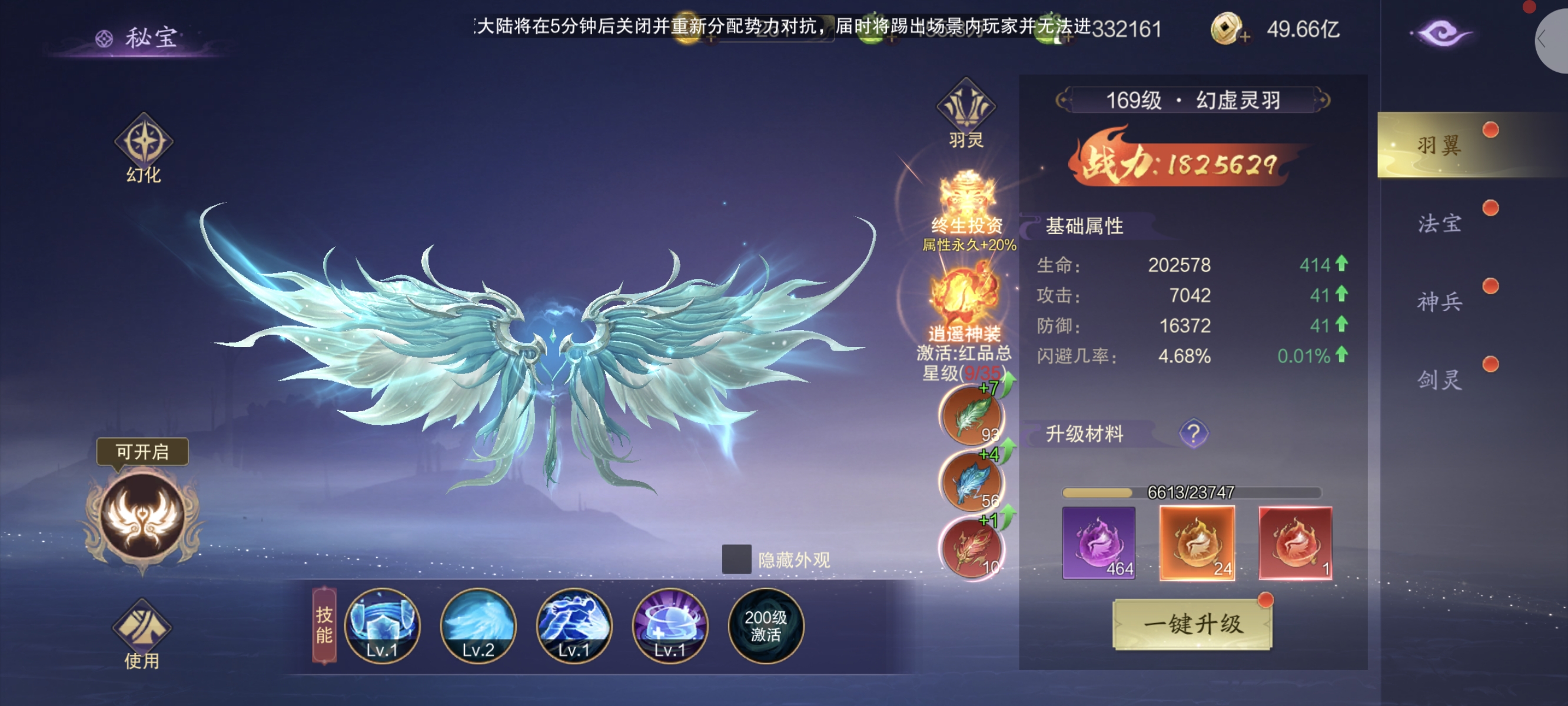Toggle the 隐藏外观 checkbox
1568x706 pixels.
(736, 559)
